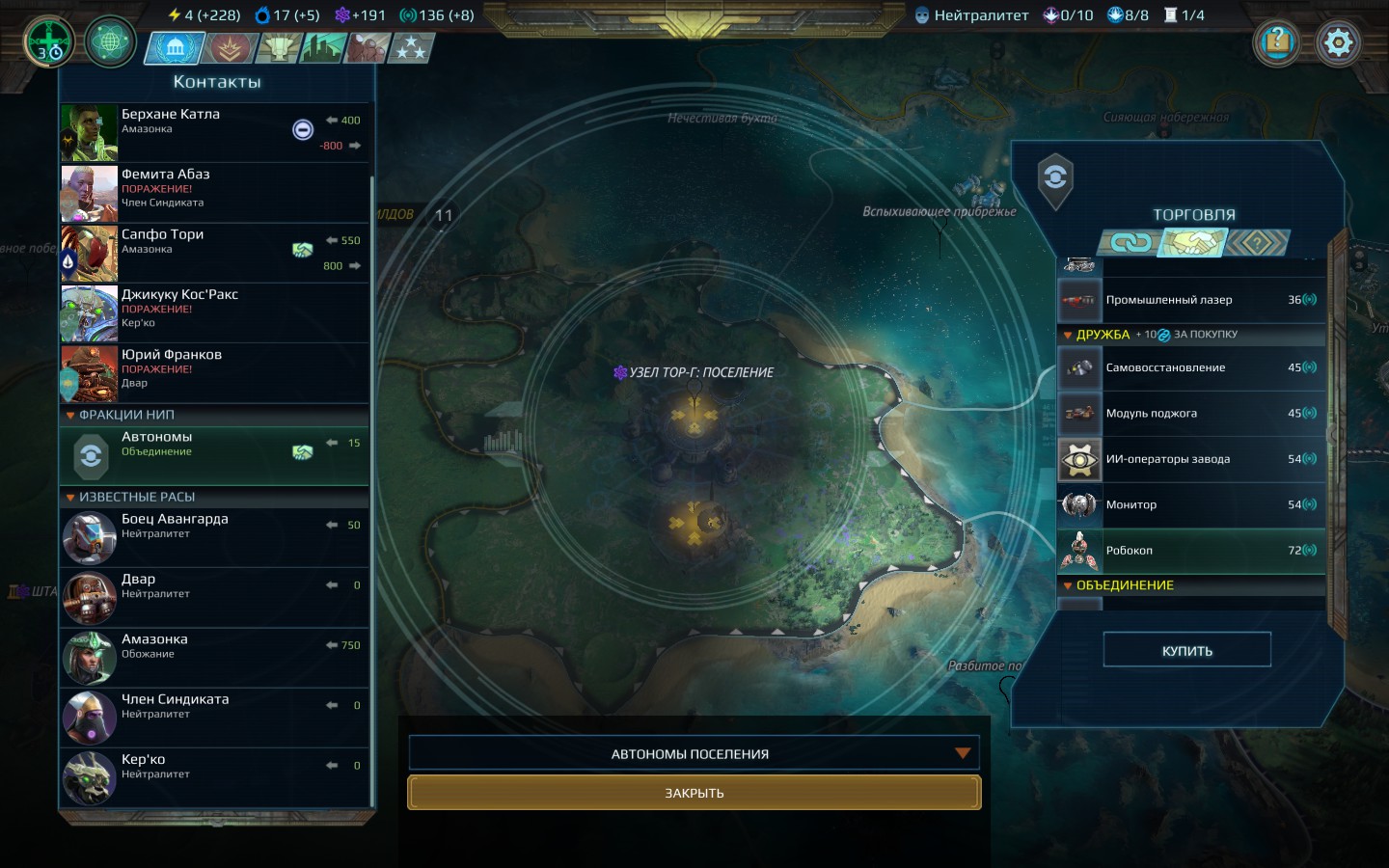
Task: Select Самовосстановление in the trade list
Action: [1190, 367]
